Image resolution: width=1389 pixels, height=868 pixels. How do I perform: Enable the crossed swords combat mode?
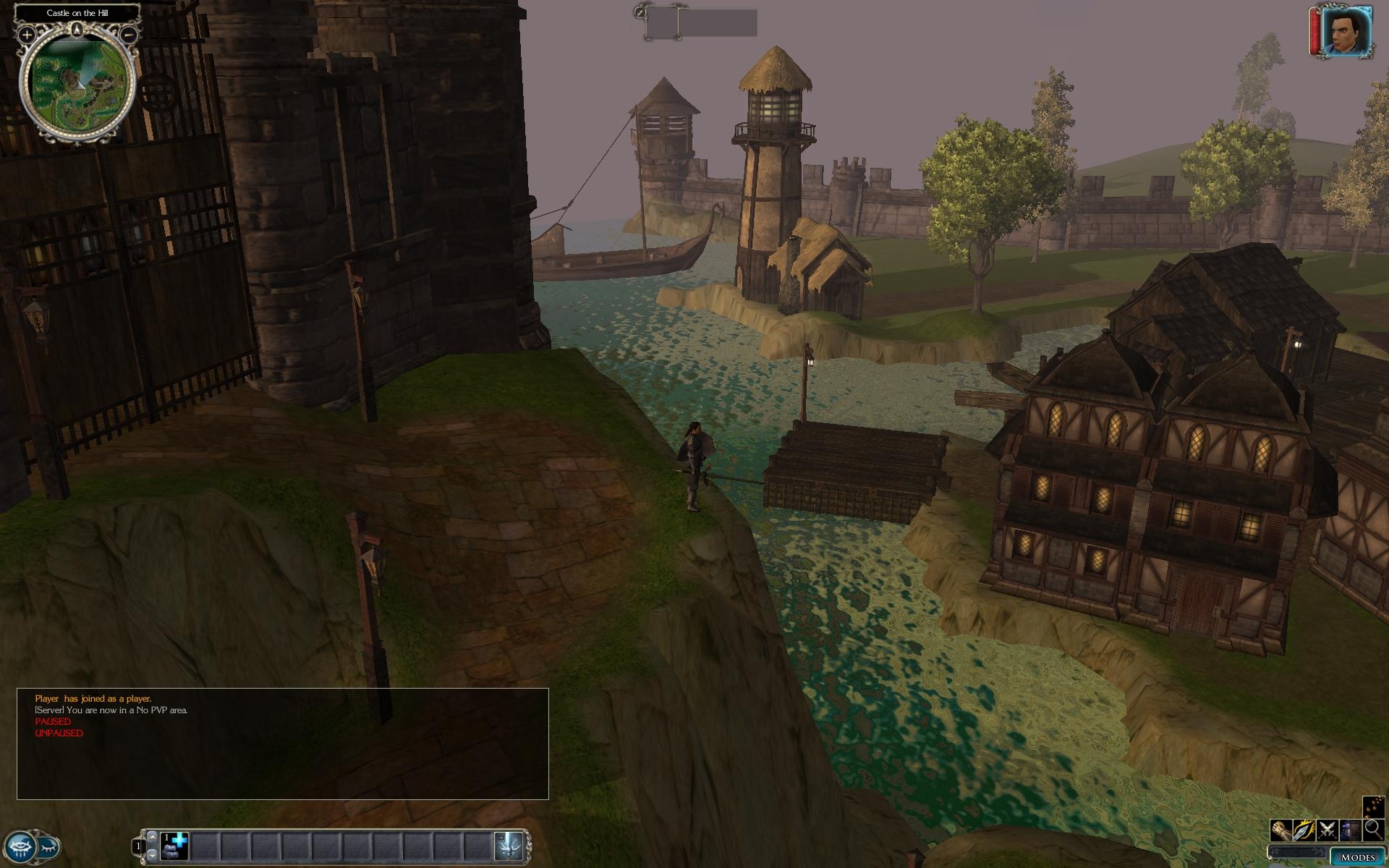pyautogui.click(x=1327, y=830)
